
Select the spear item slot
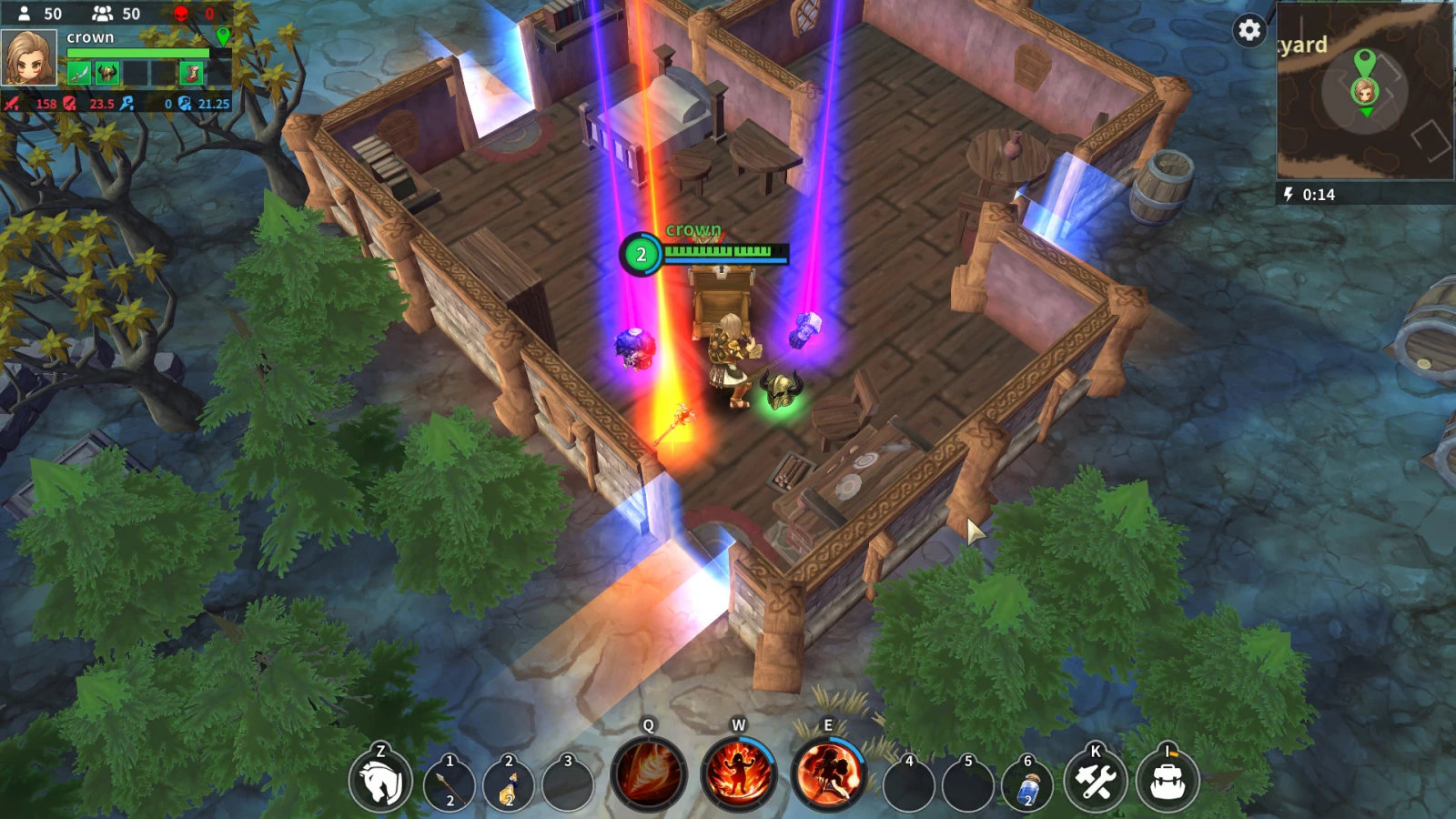click(449, 784)
